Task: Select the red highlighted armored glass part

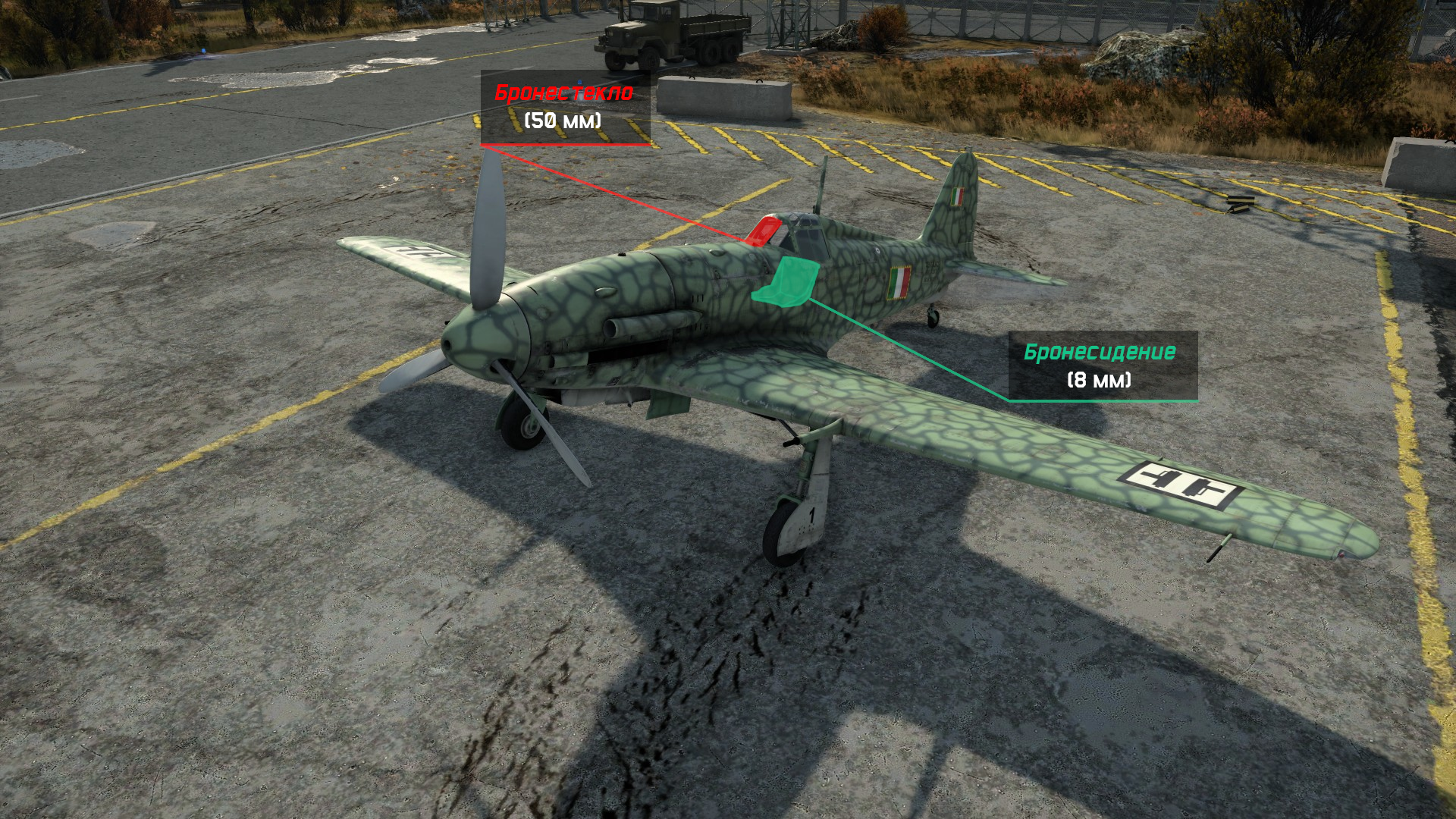Action: pos(762,231)
